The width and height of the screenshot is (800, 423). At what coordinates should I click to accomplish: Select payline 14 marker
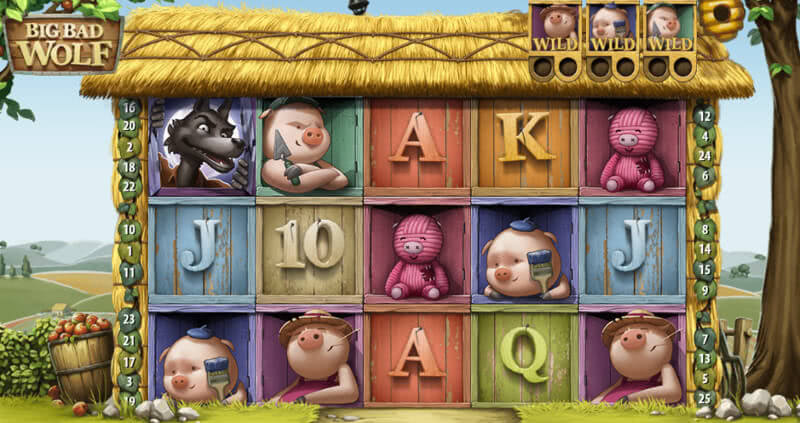pyautogui.click(x=704, y=250)
